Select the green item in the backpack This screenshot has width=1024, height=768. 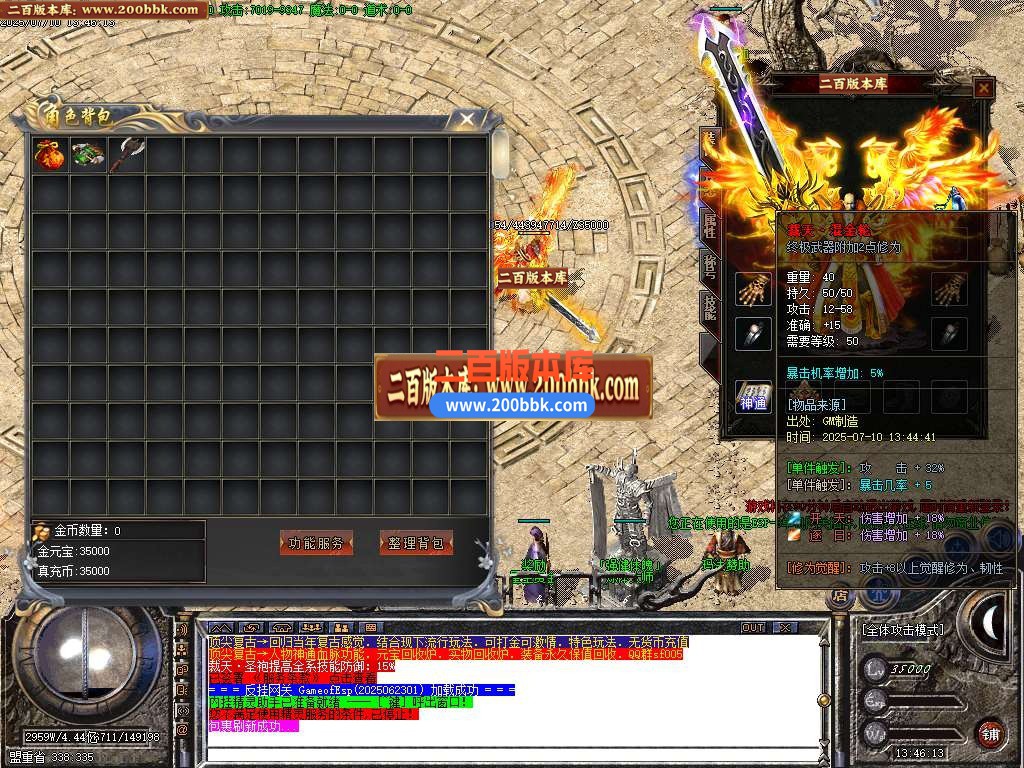(x=87, y=155)
